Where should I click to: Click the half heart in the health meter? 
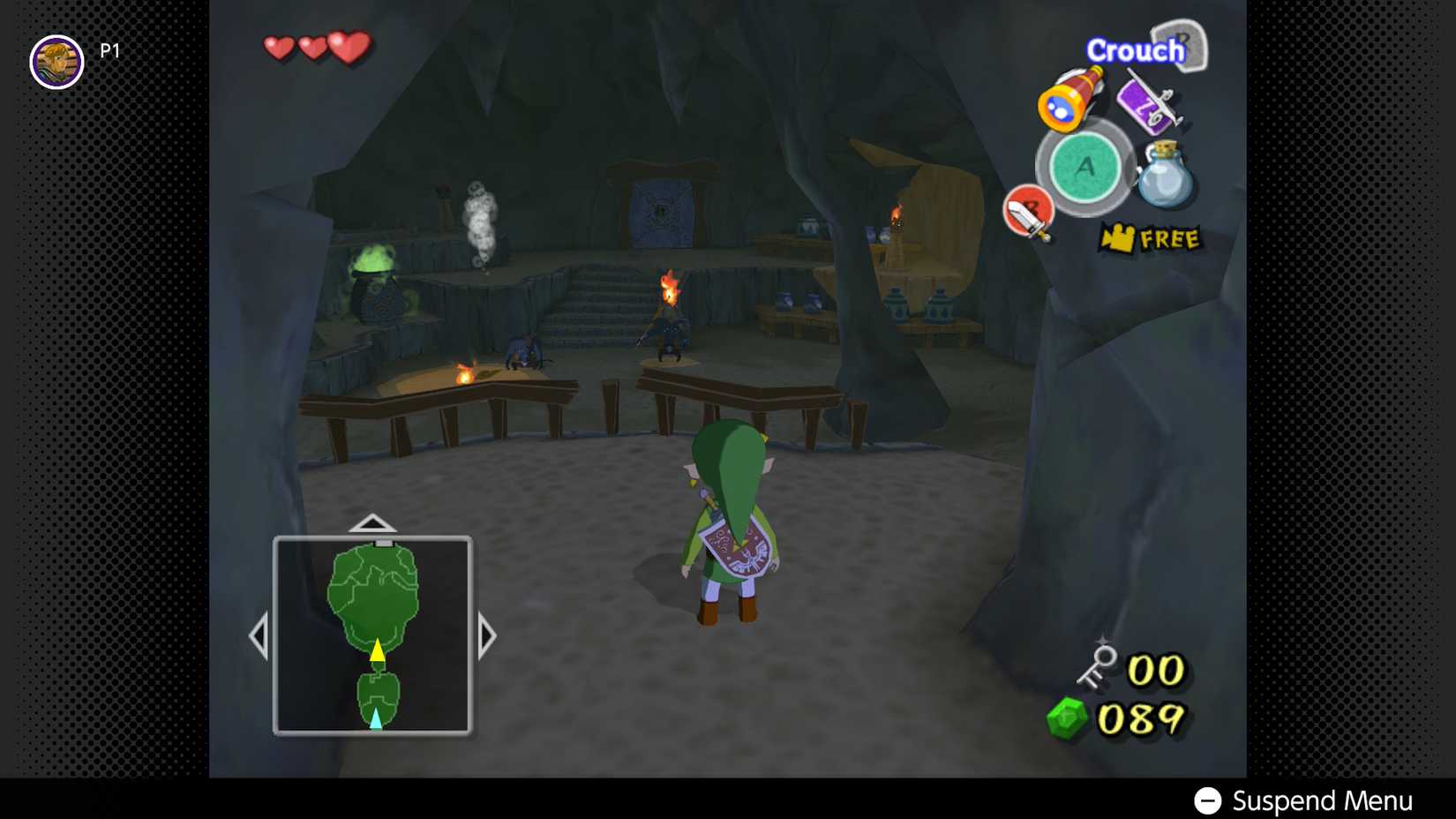tap(312, 47)
